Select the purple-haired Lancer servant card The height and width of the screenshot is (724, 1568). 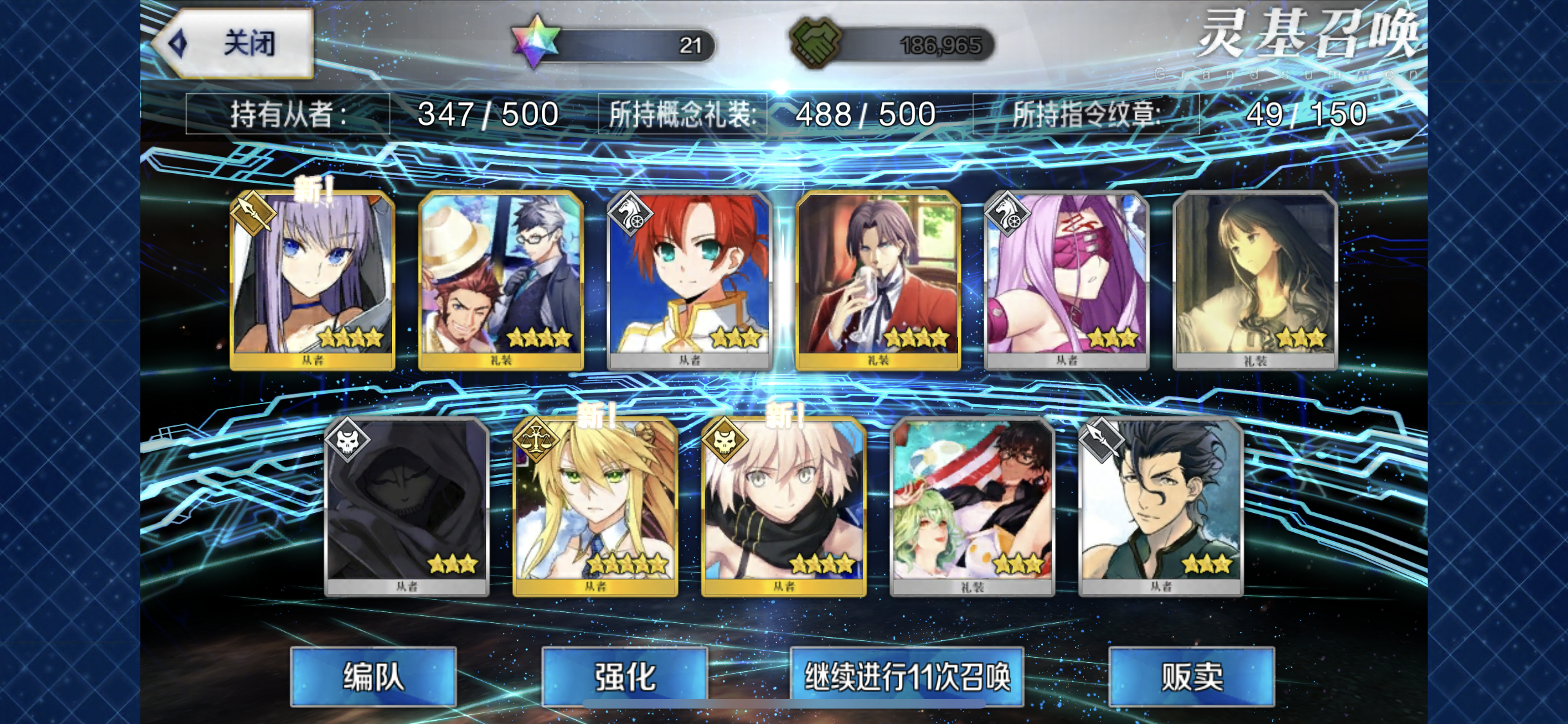[312, 281]
